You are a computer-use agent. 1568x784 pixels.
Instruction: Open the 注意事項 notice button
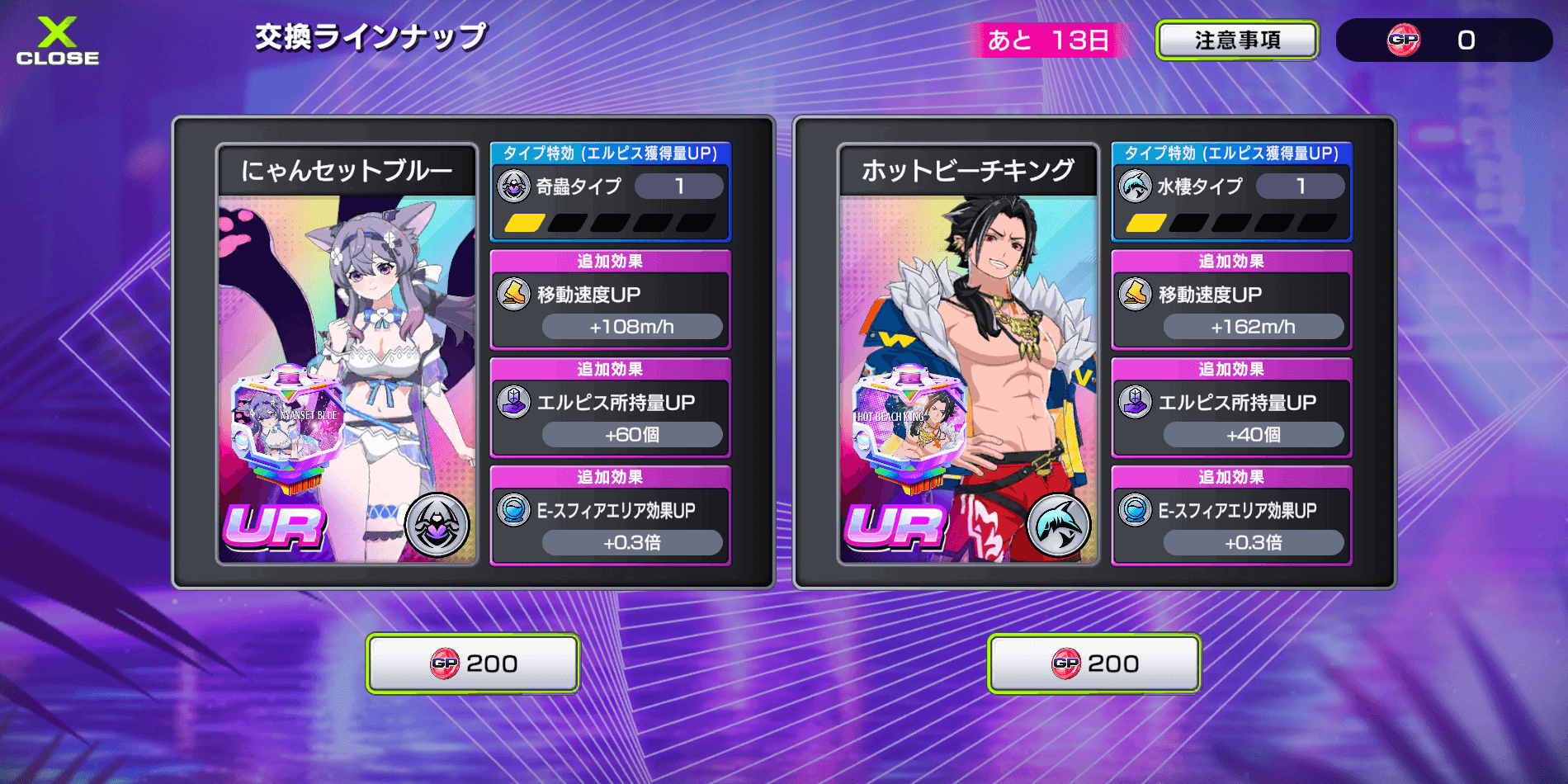click(1236, 40)
